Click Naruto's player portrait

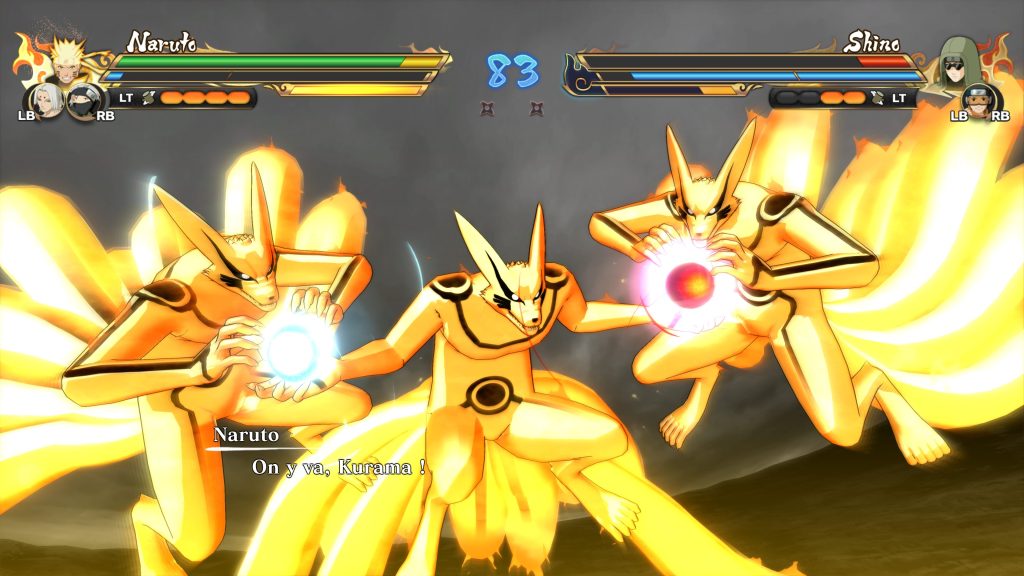[x=67, y=62]
